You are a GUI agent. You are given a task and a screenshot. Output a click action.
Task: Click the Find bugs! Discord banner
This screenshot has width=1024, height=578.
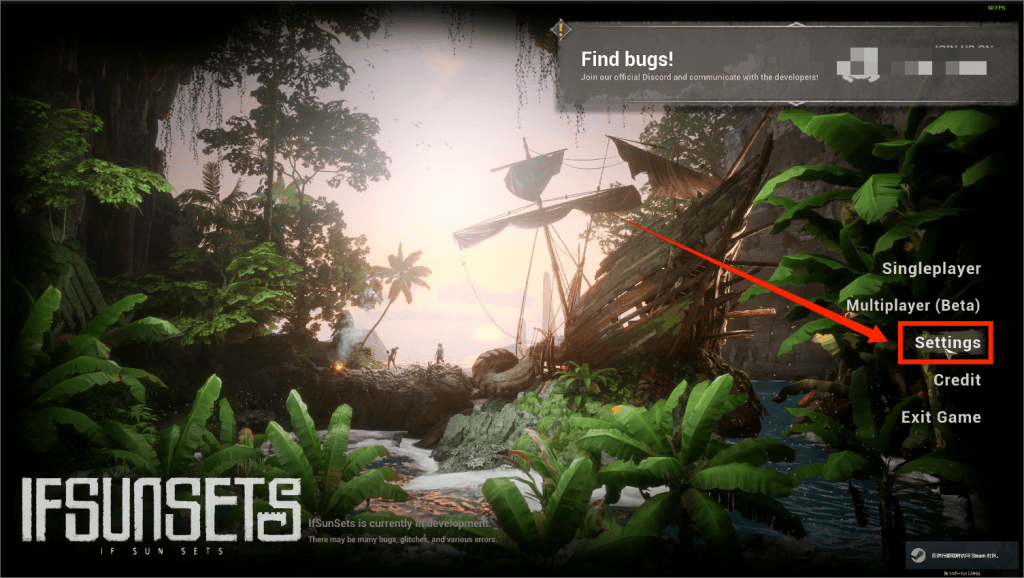[700, 66]
